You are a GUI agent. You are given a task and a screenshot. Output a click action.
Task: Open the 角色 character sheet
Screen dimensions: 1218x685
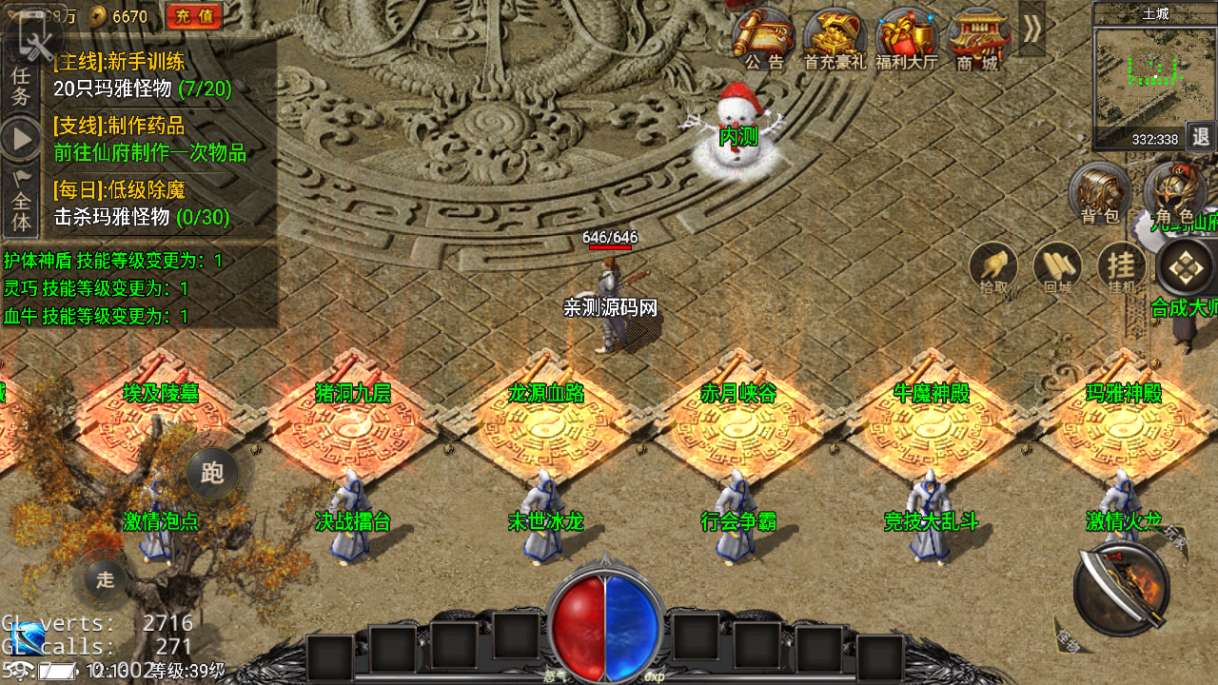[x=1171, y=191]
